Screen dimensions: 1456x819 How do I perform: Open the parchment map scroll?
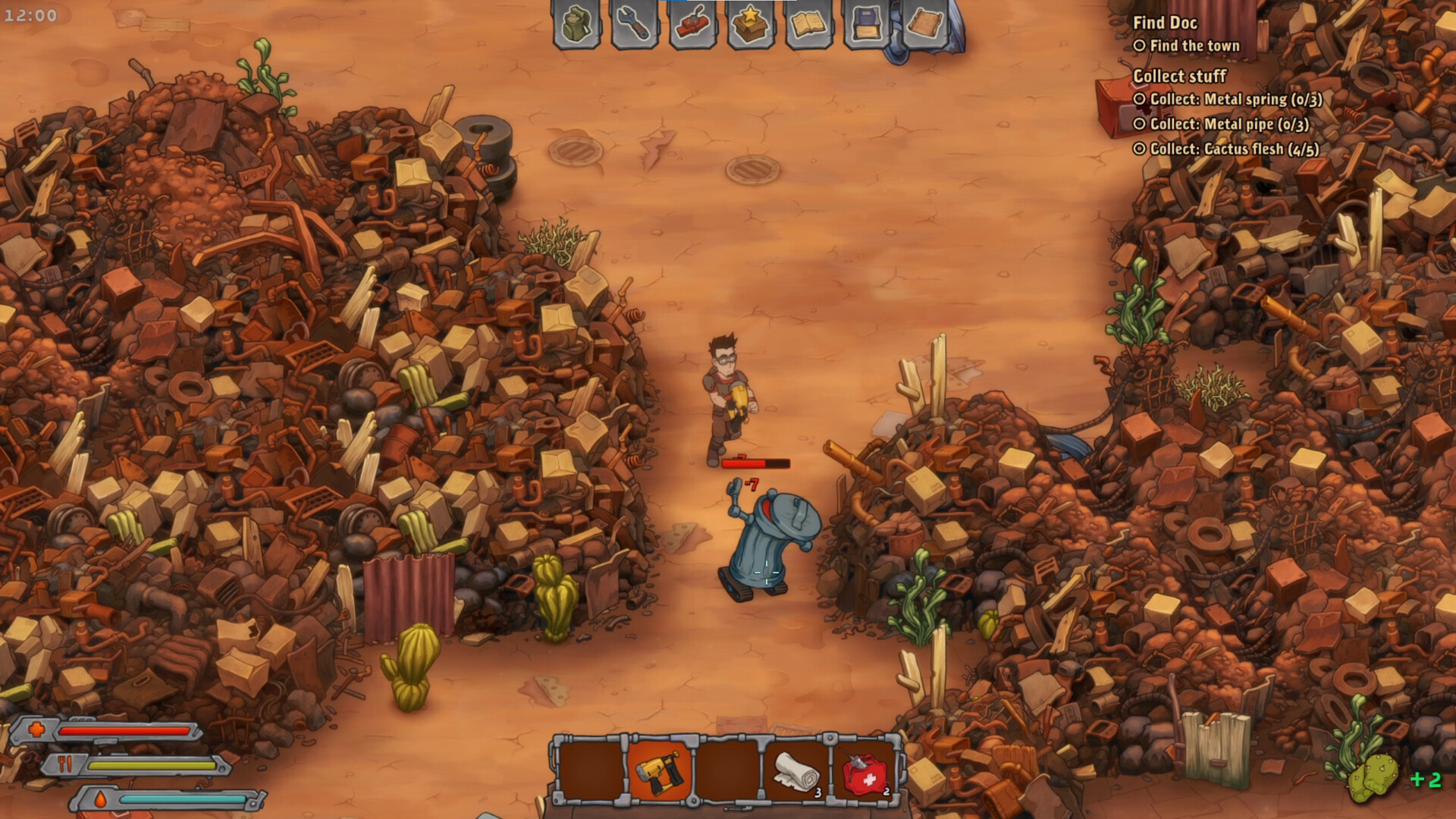point(924,24)
